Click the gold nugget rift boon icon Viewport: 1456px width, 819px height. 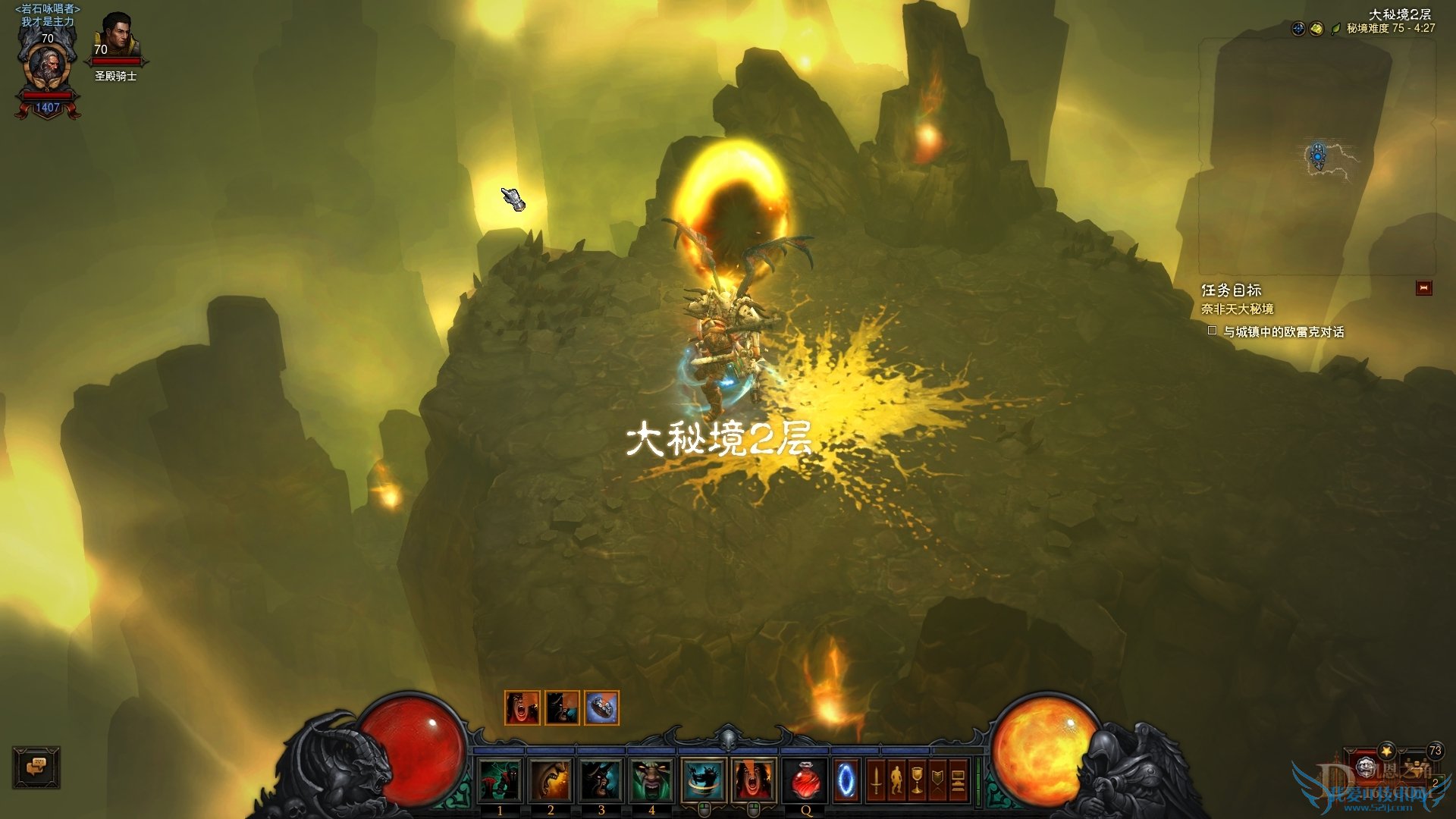tap(1316, 29)
